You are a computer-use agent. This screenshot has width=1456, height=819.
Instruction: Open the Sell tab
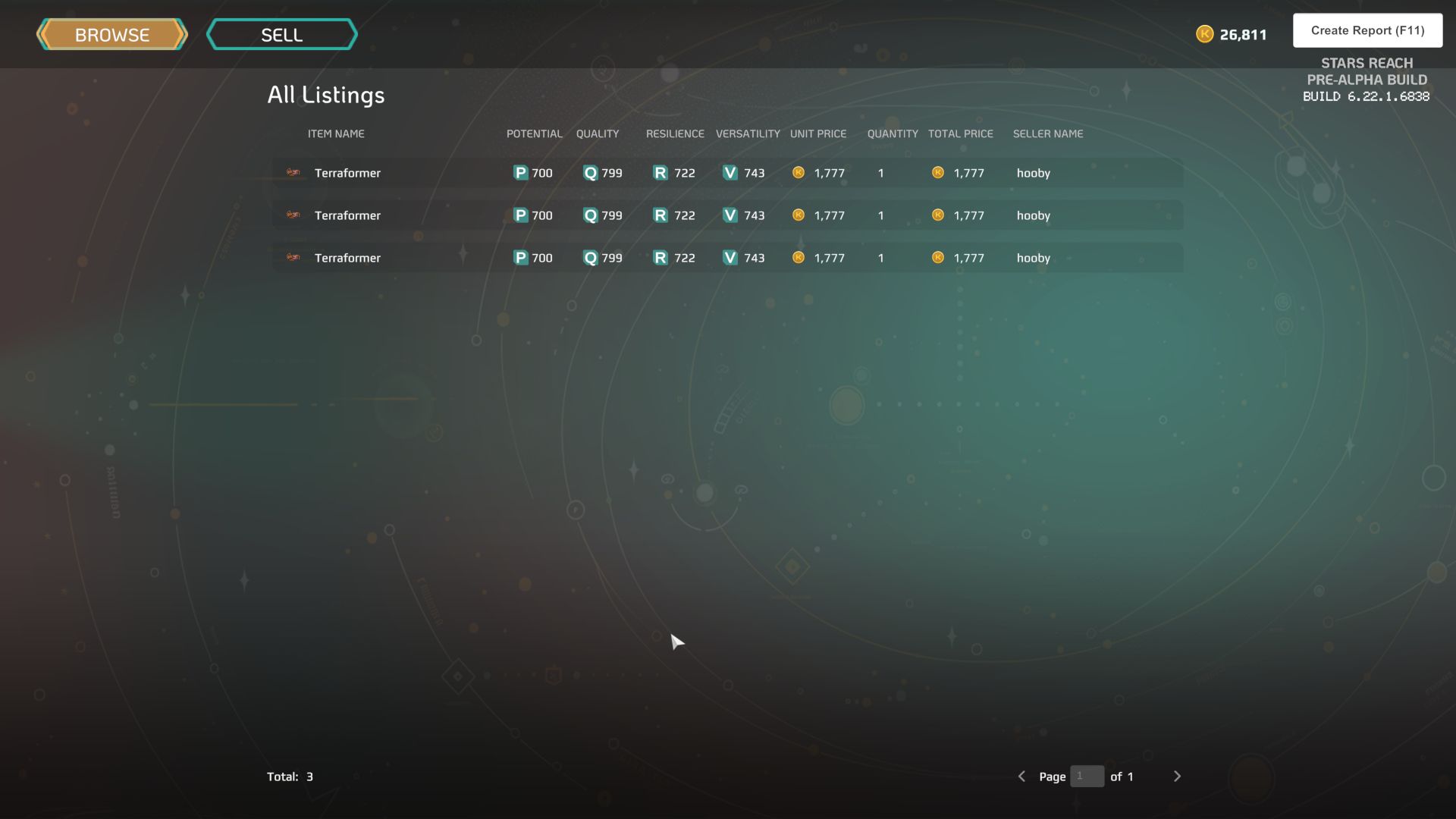coord(281,35)
